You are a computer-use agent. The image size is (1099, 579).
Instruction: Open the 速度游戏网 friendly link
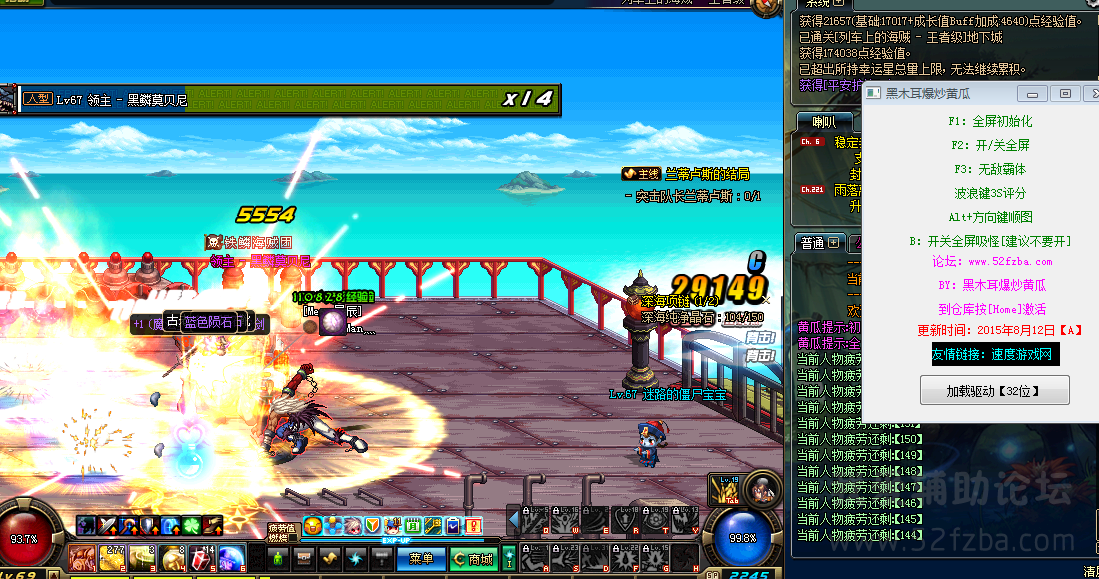[992, 354]
